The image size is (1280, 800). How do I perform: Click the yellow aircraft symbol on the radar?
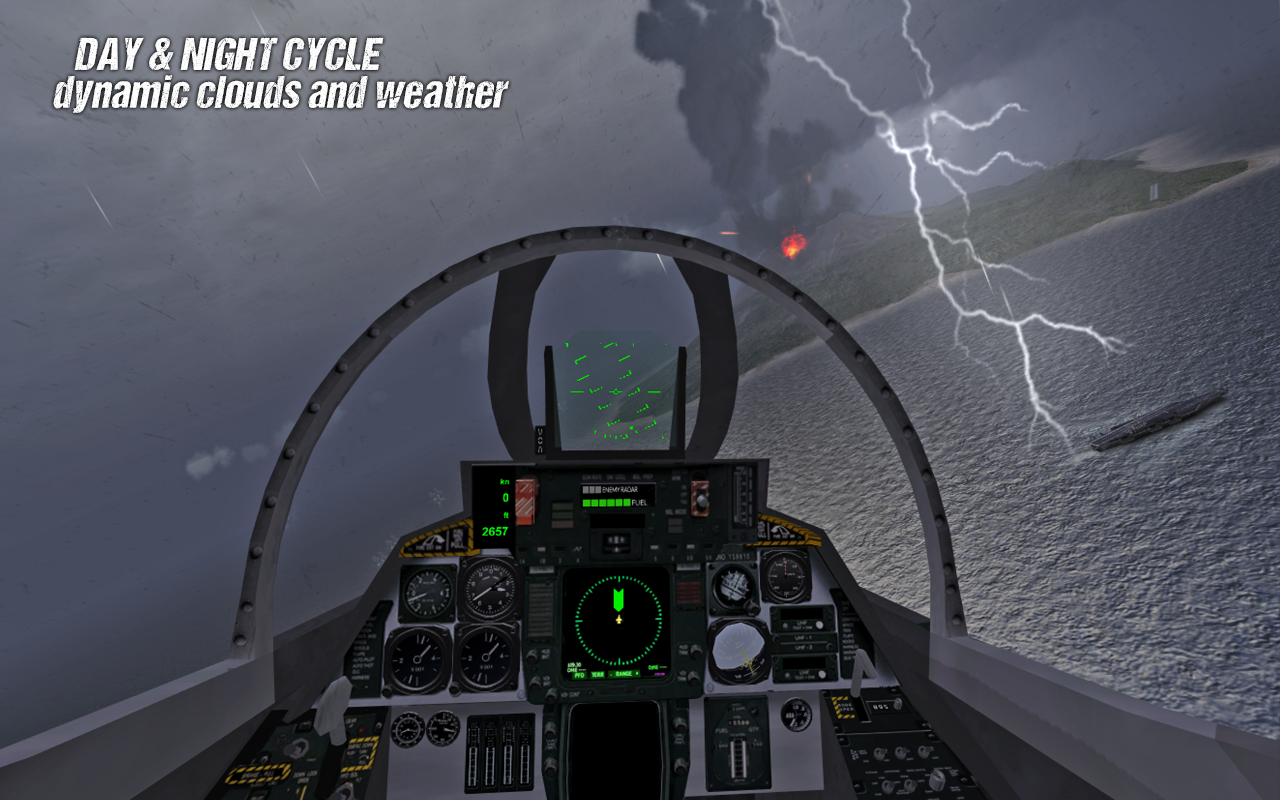[x=618, y=620]
